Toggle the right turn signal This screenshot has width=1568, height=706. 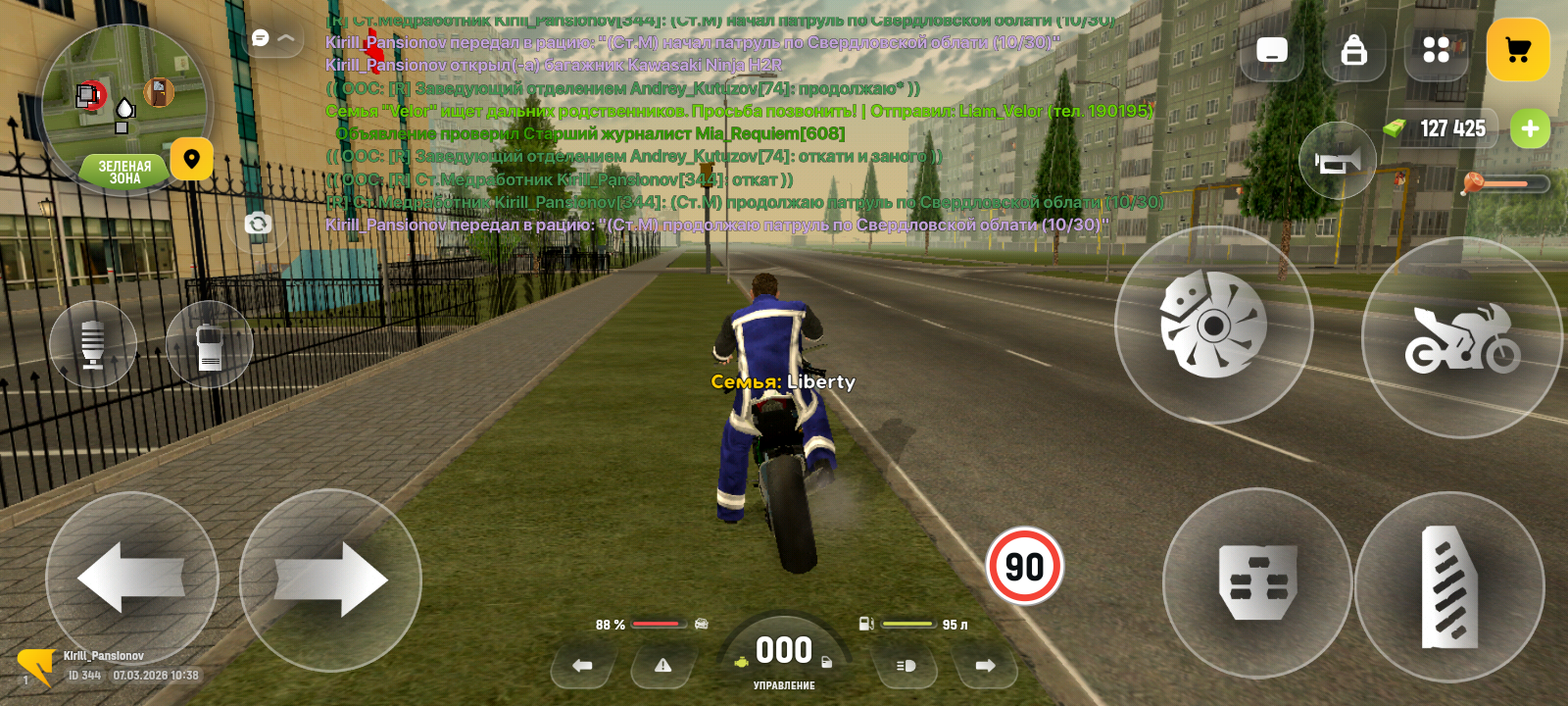tap(986, 666)
